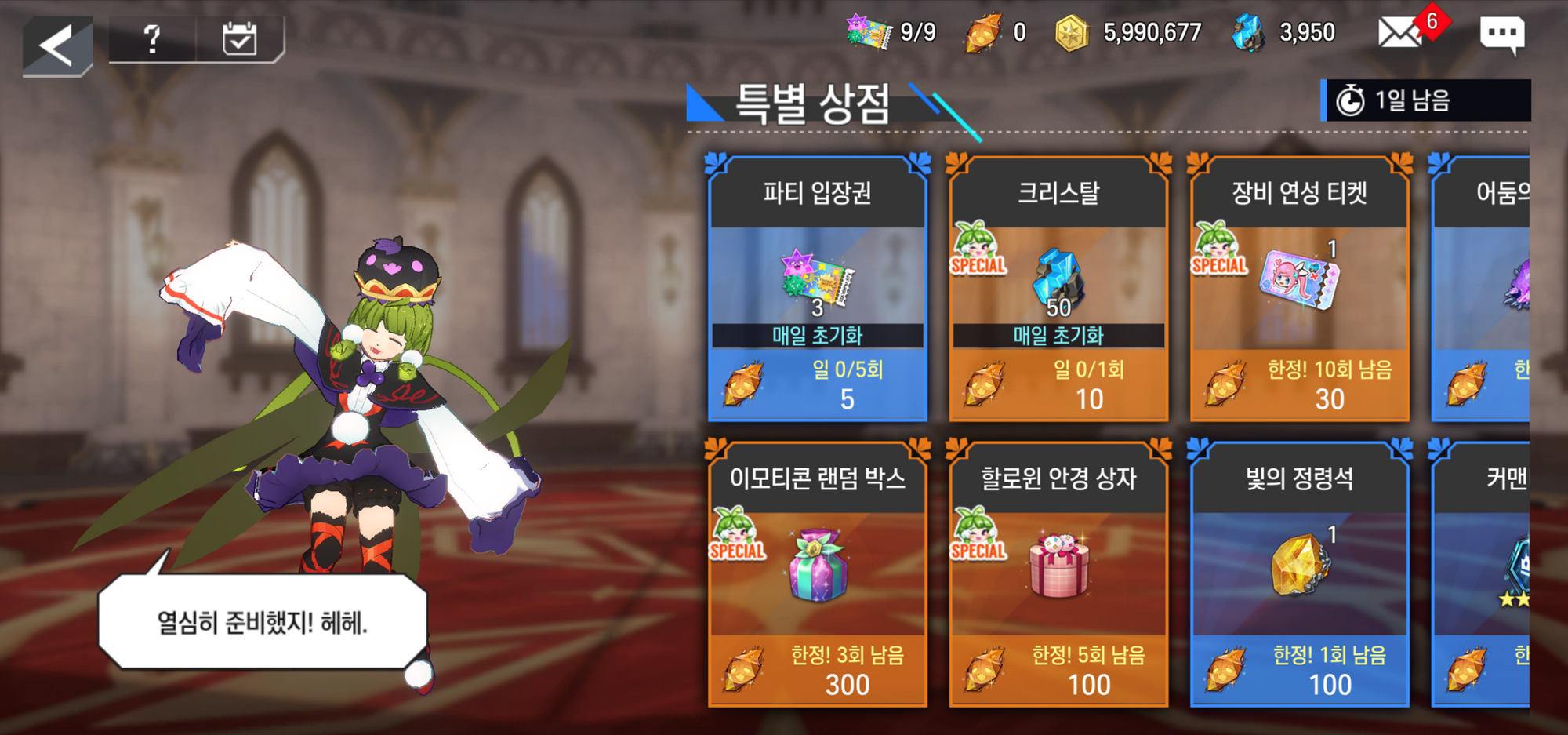
Task: Select the 빛의 정령석 item card
Action: click(1299, 574)
